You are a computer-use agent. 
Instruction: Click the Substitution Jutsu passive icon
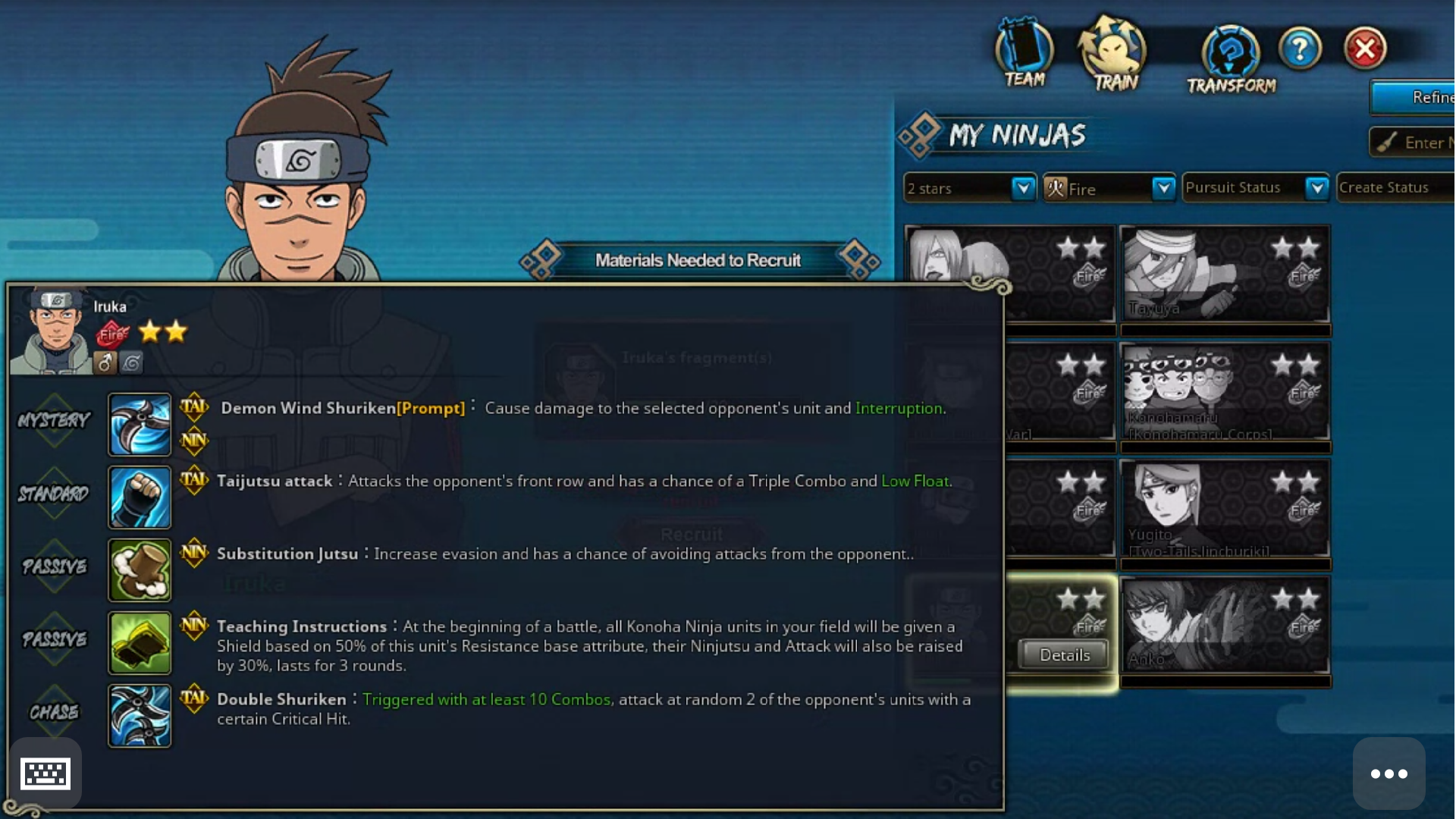pos(140,570)
